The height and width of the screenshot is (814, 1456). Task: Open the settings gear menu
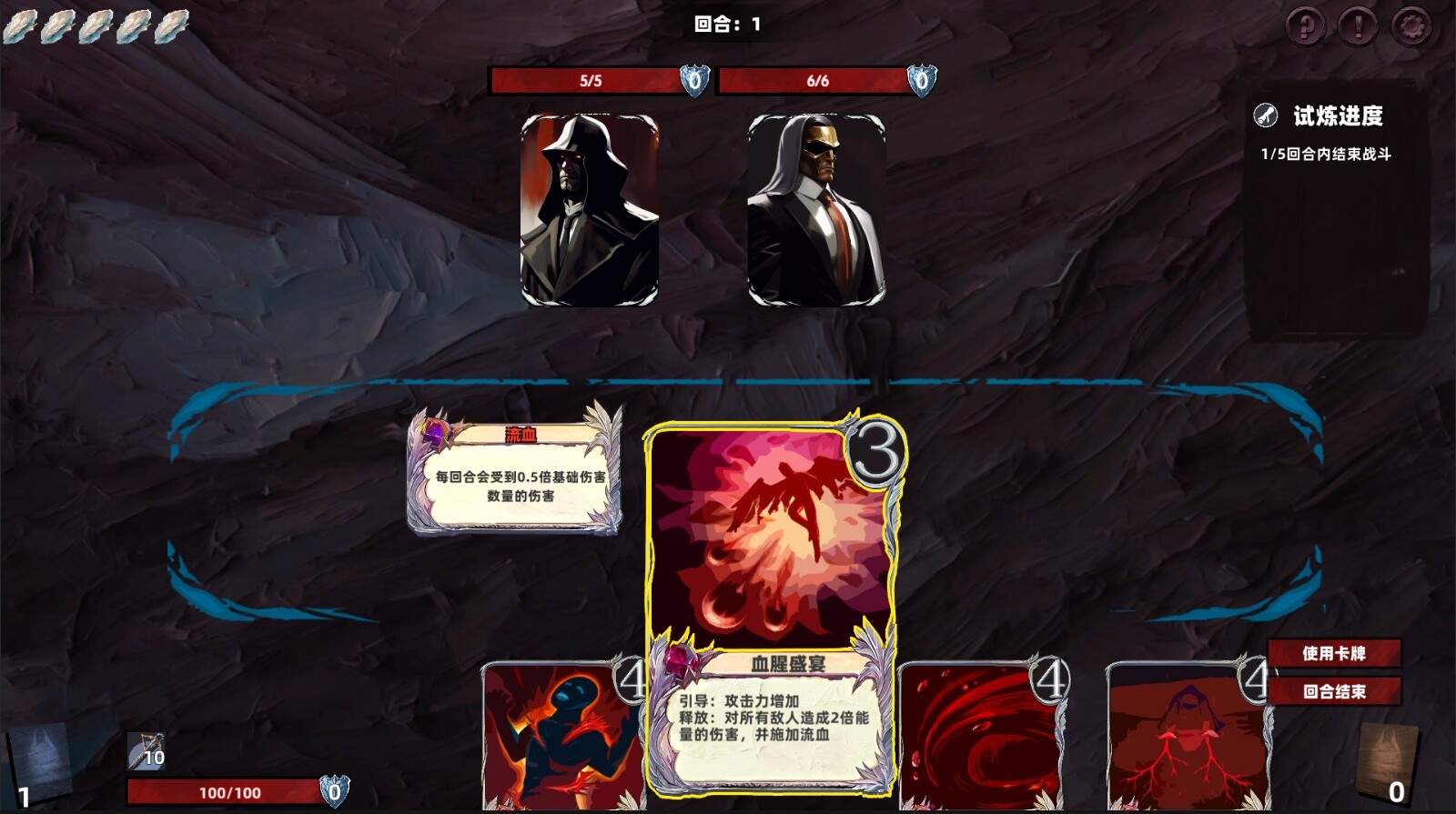1410,27
